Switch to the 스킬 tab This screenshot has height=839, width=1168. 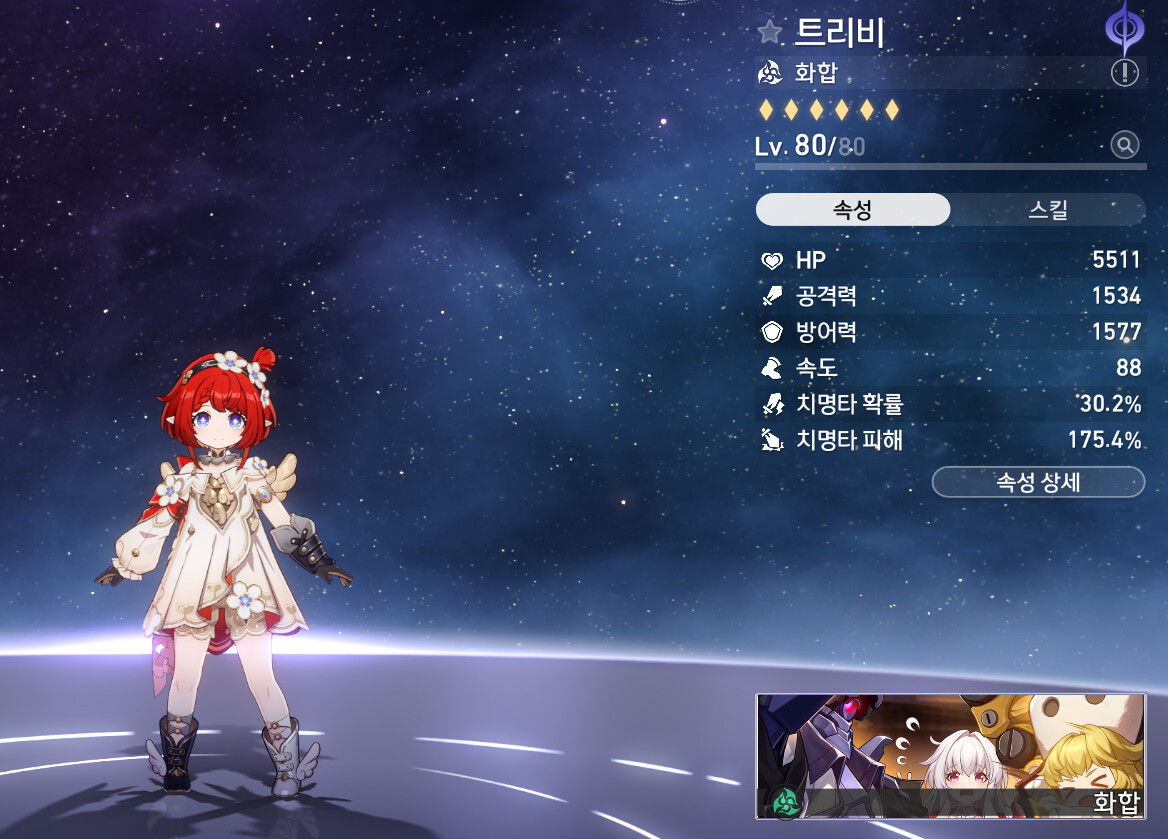[x=1047, y=210]
